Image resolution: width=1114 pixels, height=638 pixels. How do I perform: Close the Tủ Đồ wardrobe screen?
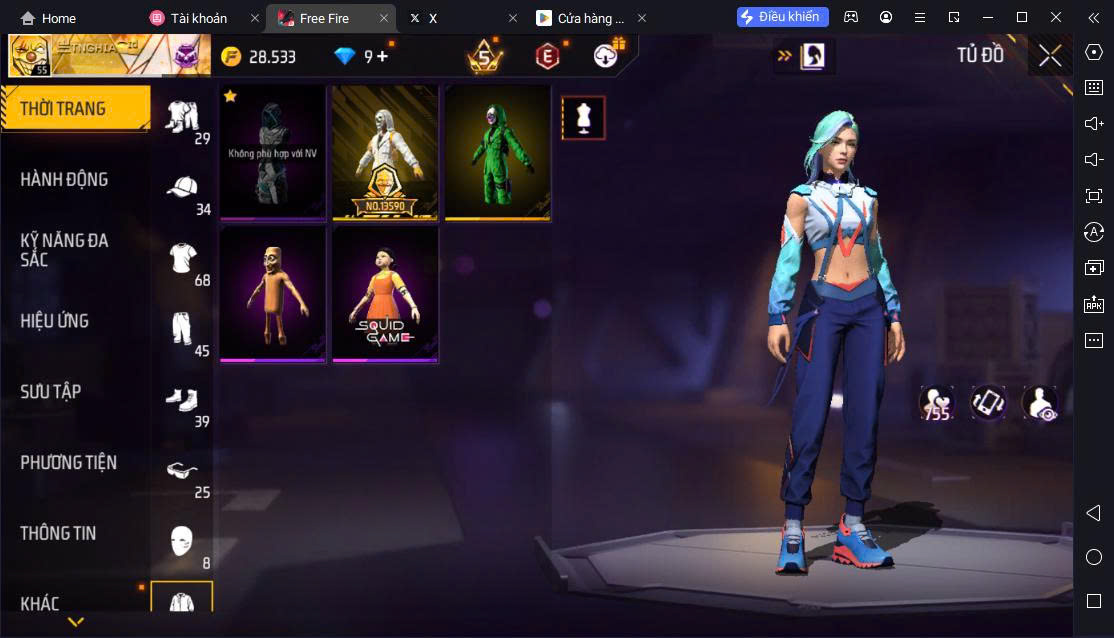(x=1049, y=56)
